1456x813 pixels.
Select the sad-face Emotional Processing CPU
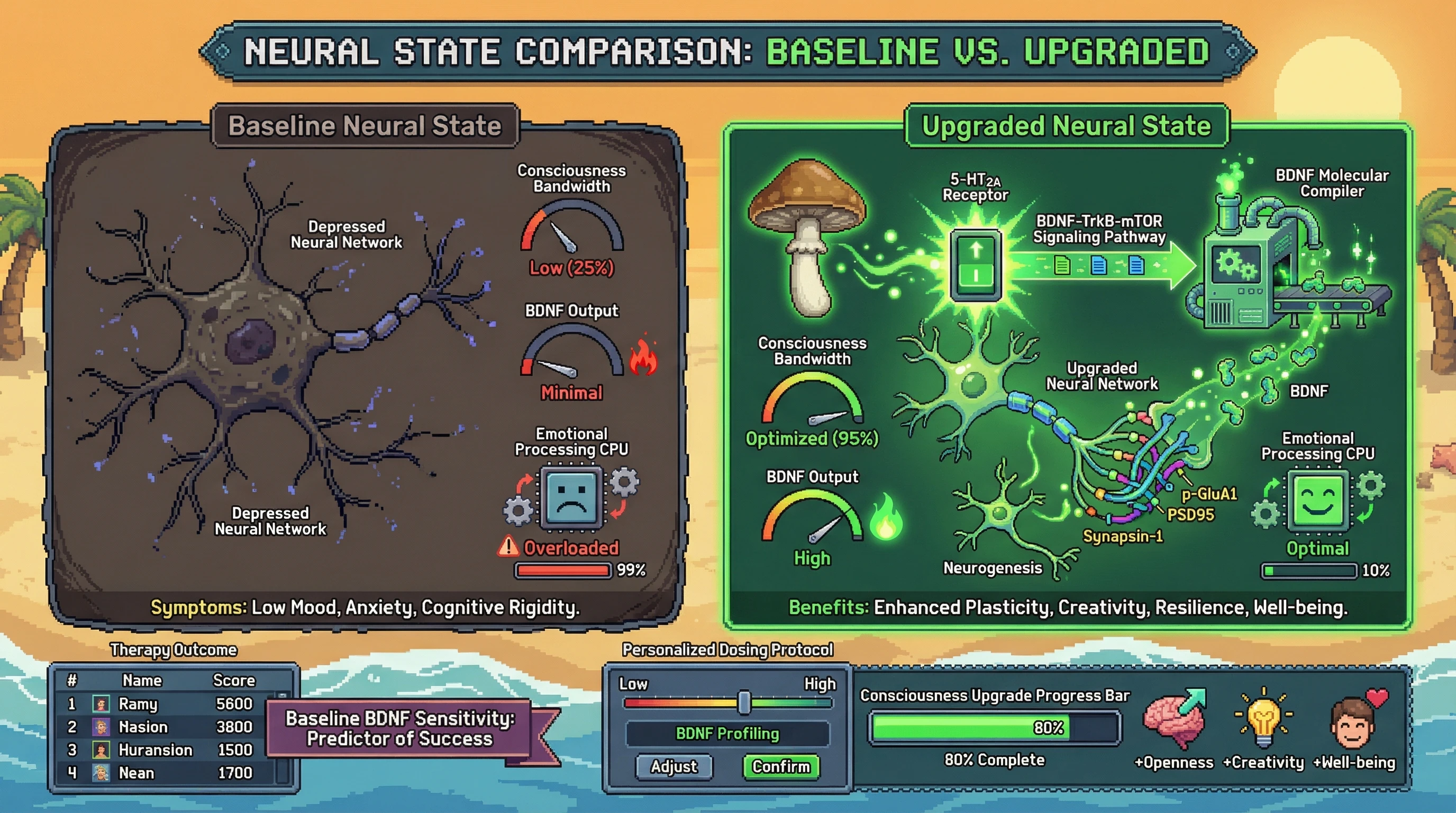click(571, 498)
